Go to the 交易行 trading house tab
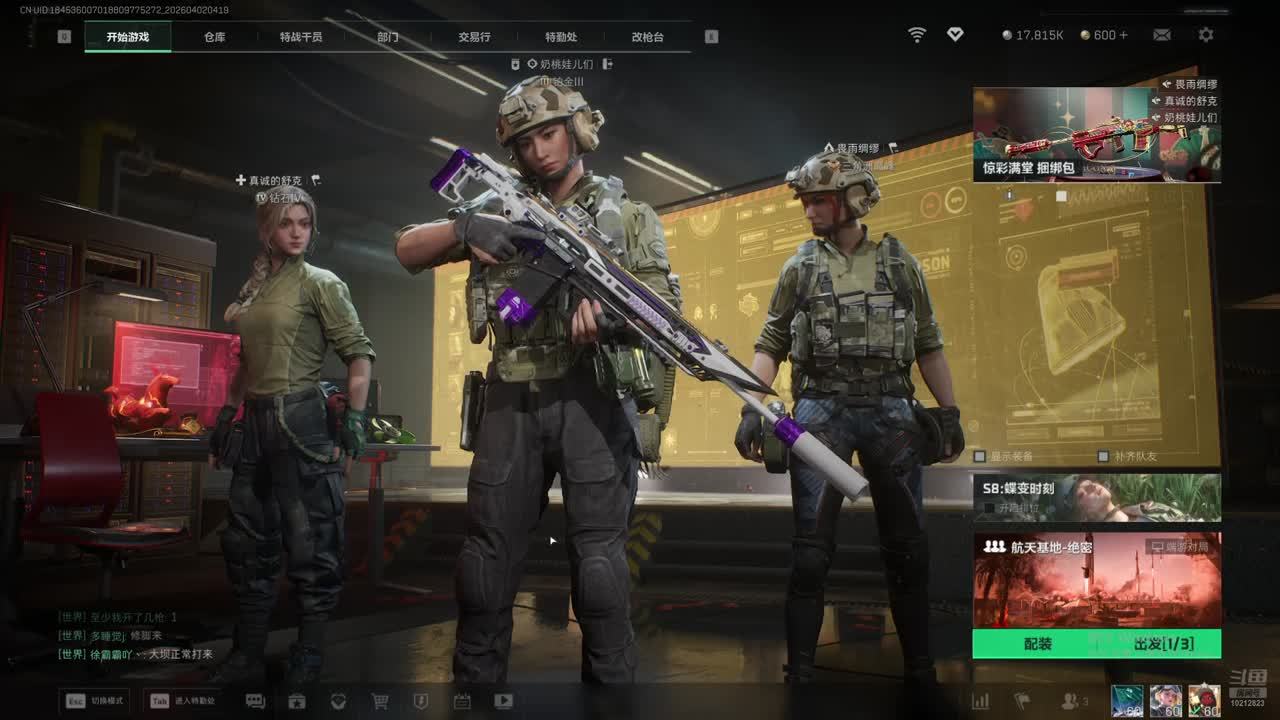The height and width of the screenshot is (720, 1280). 474,37
